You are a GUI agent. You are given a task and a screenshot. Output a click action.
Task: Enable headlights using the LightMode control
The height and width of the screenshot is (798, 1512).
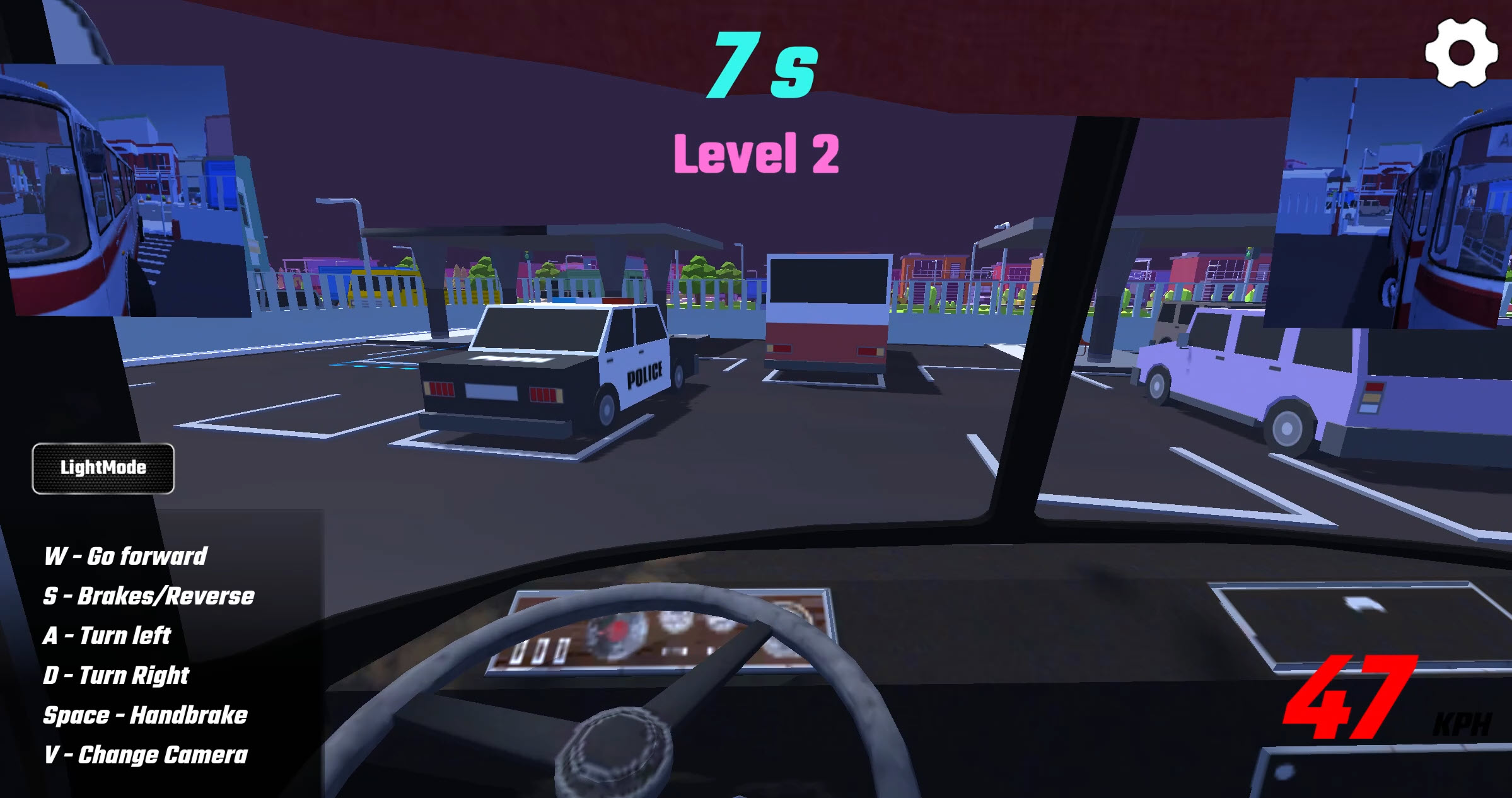point(103,468)
